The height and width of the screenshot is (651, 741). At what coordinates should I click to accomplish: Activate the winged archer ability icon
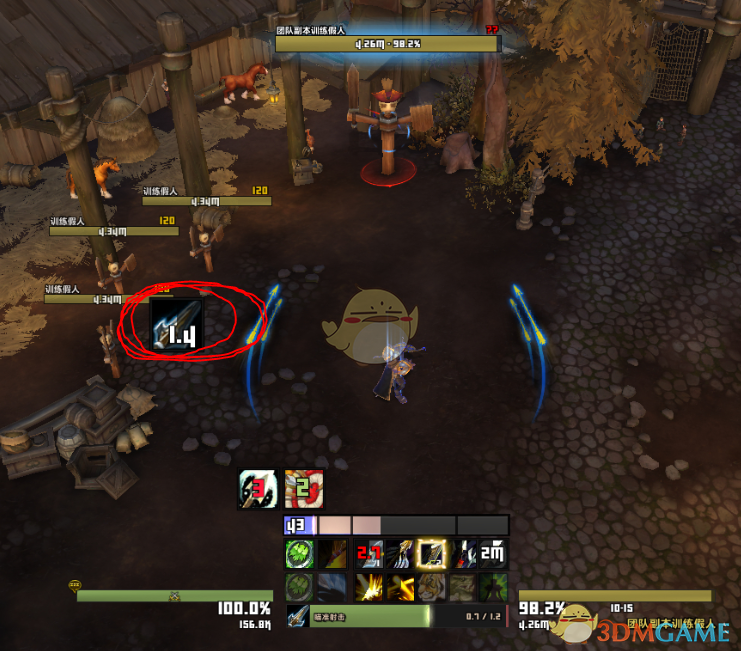click(400, 554)
